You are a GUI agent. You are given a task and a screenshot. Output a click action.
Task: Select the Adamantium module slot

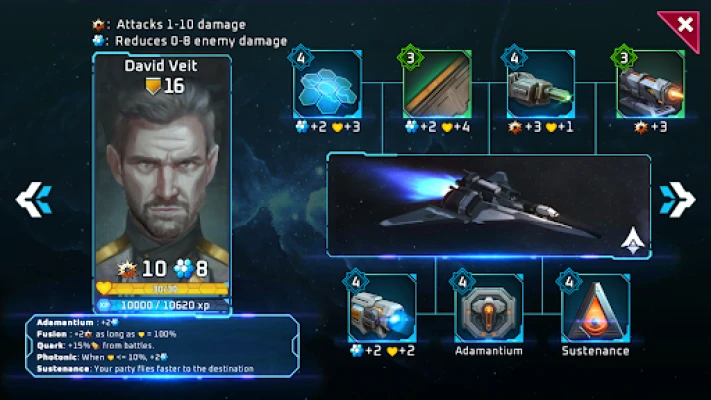pyautogui.click(x=489, y=309)
